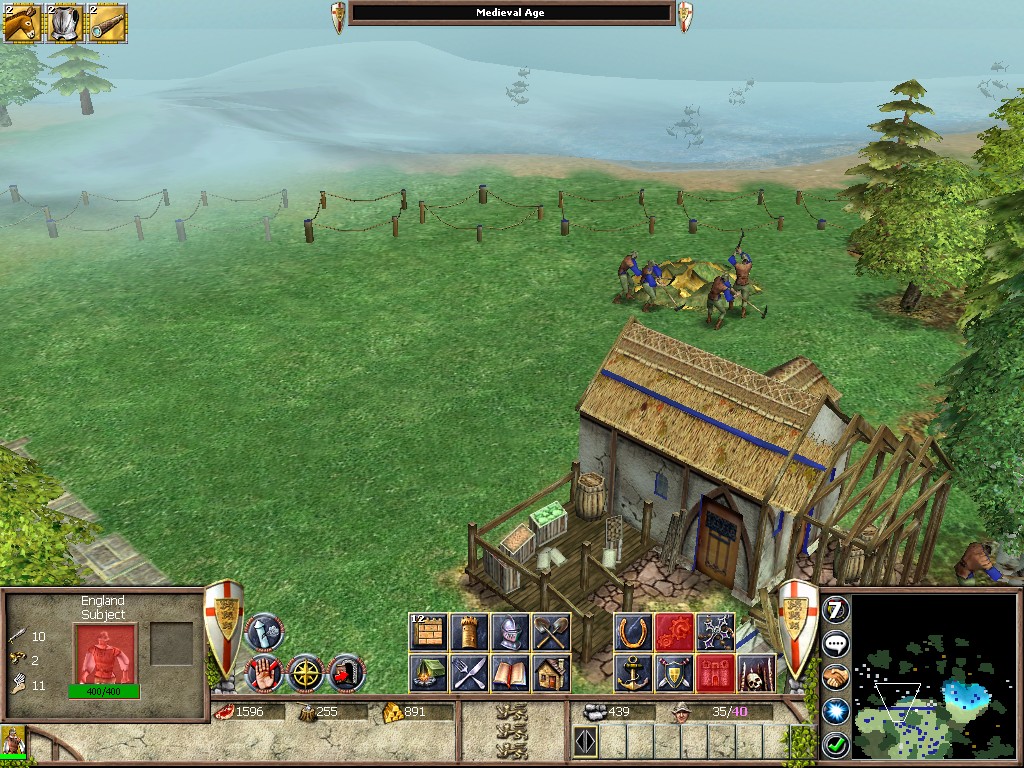The width and height of the screenshot is (1024, 768).
Task: Select the breastplate armor icon
Action: (x=65, y=23)
